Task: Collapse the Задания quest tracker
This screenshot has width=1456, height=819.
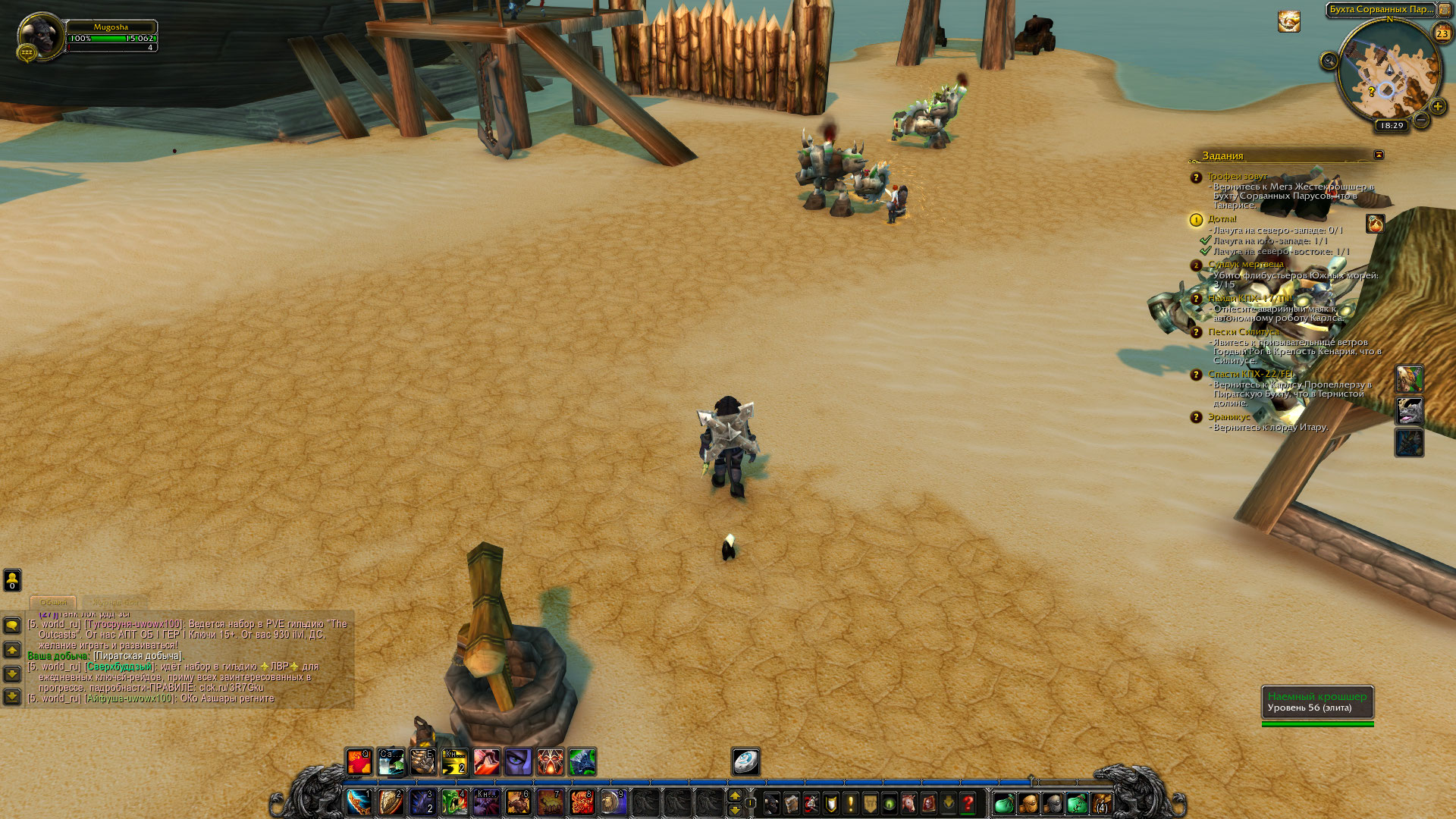Action: pos(1379,155)
